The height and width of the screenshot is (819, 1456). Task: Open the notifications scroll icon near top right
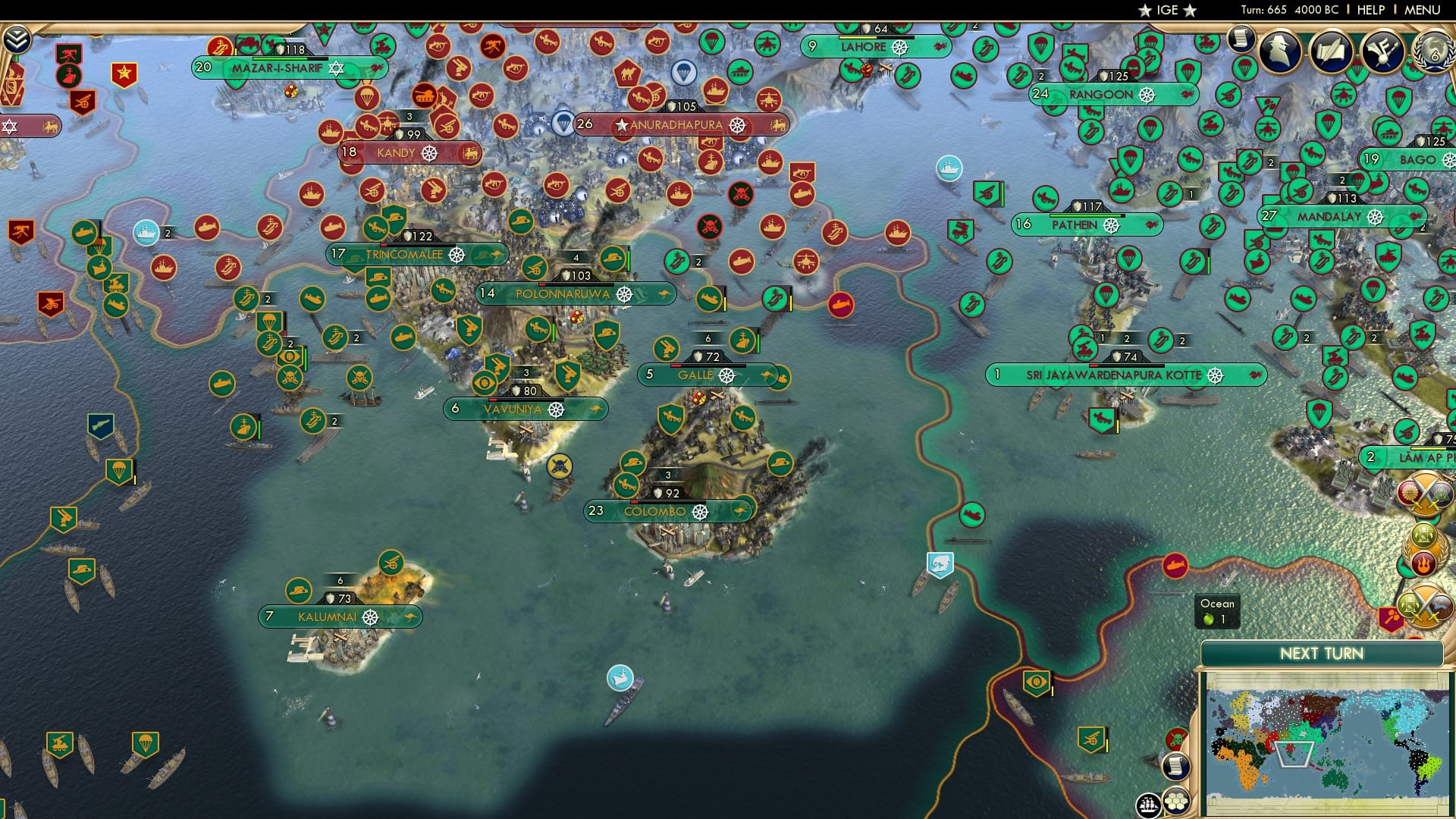[1241, 38]
